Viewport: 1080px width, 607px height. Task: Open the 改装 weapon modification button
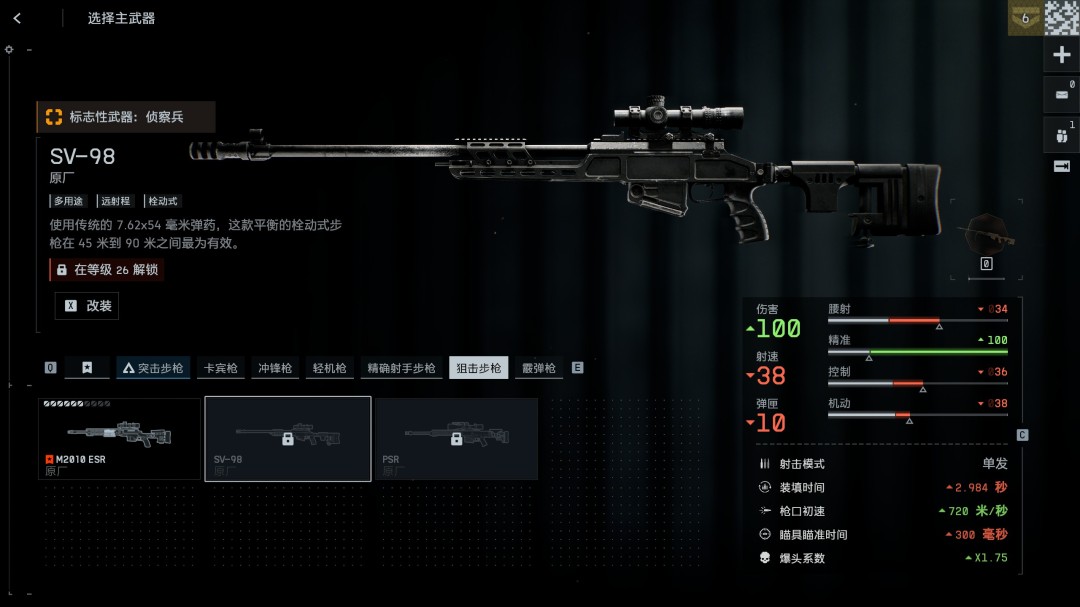[87, 306]
